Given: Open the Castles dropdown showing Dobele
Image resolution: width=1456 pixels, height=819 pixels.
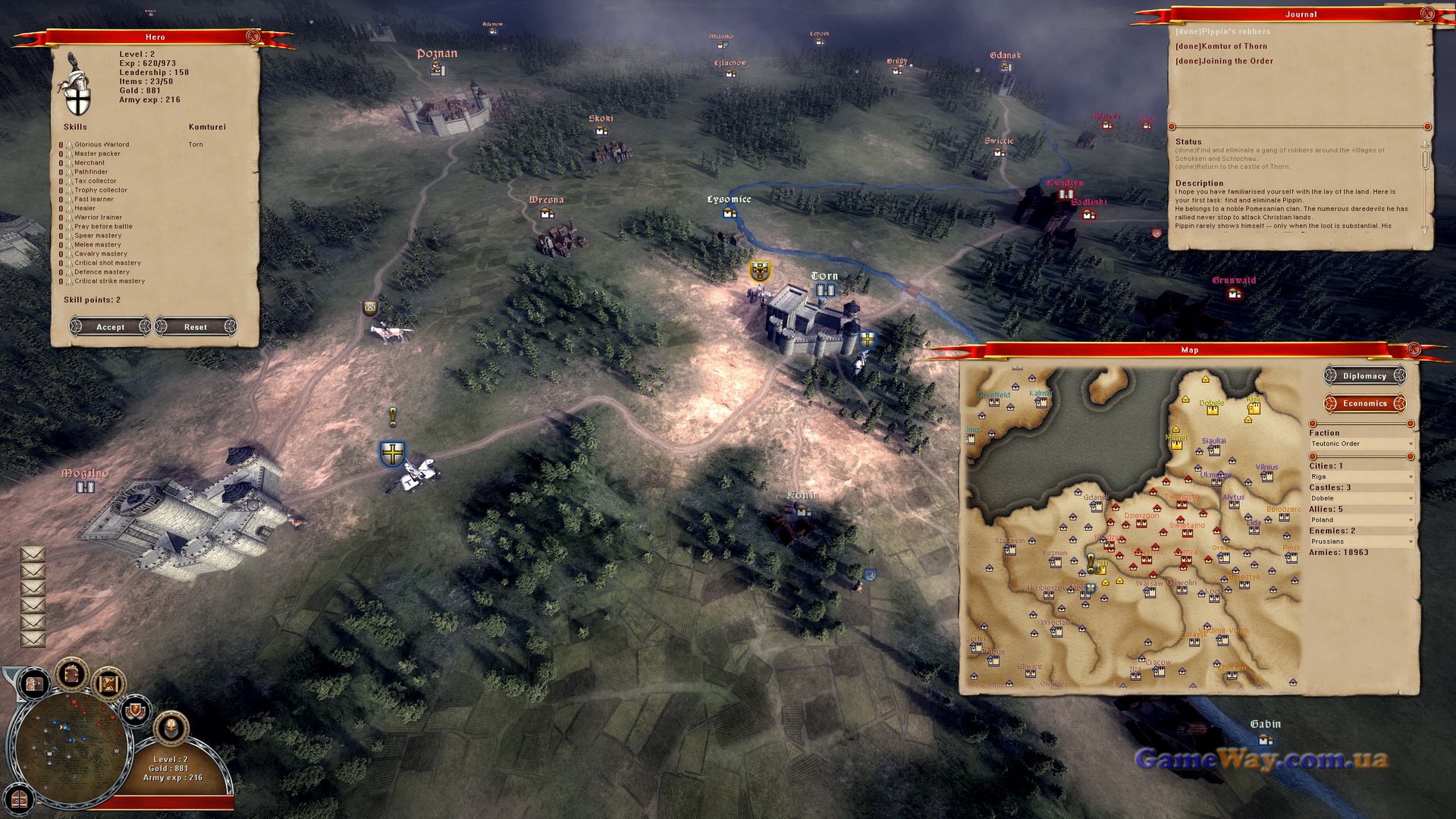Looking at the screenshot, I should pyautogui.click(x=1361, y=498).
